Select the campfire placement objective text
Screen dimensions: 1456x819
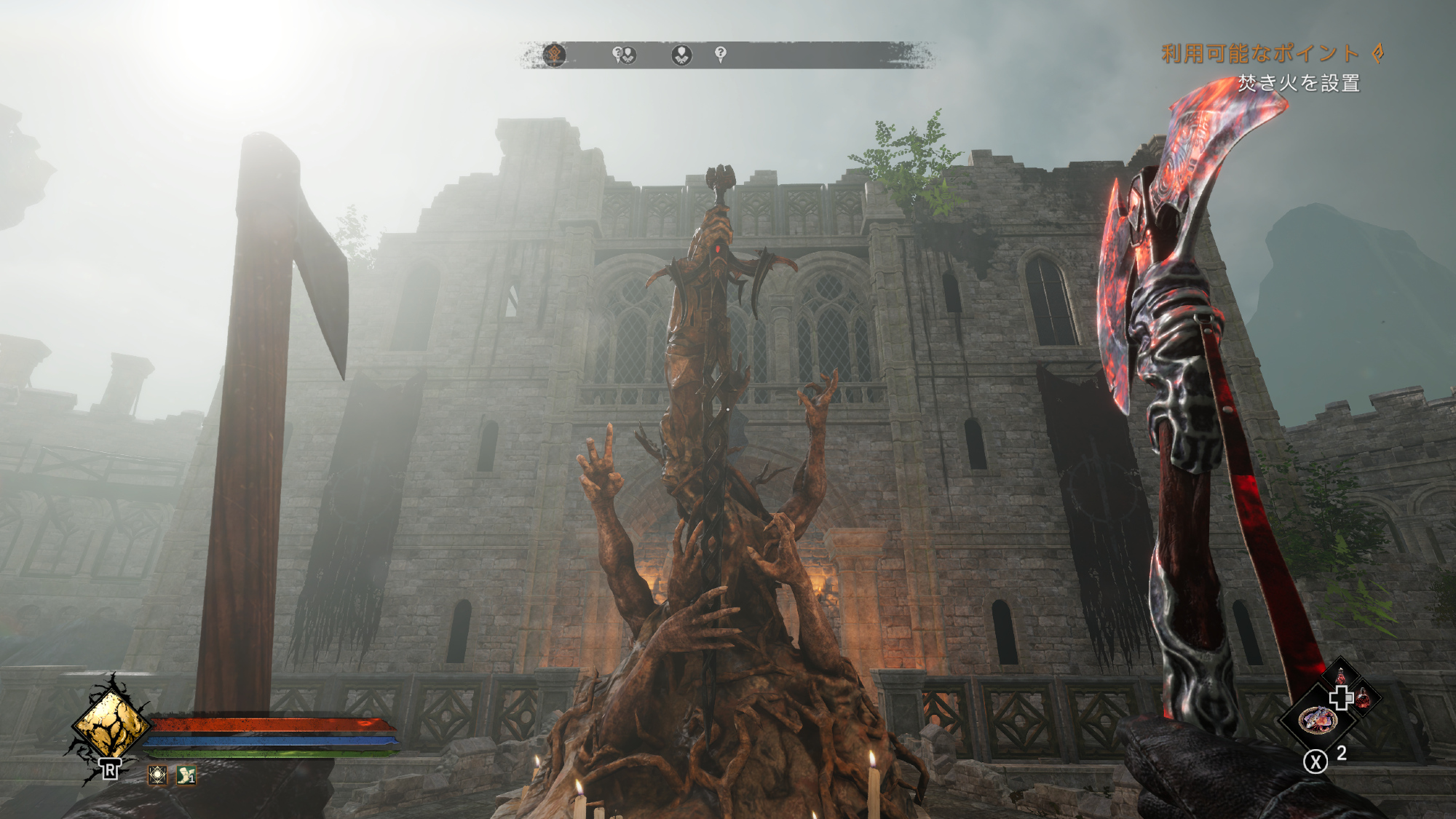pos(1299,83)
